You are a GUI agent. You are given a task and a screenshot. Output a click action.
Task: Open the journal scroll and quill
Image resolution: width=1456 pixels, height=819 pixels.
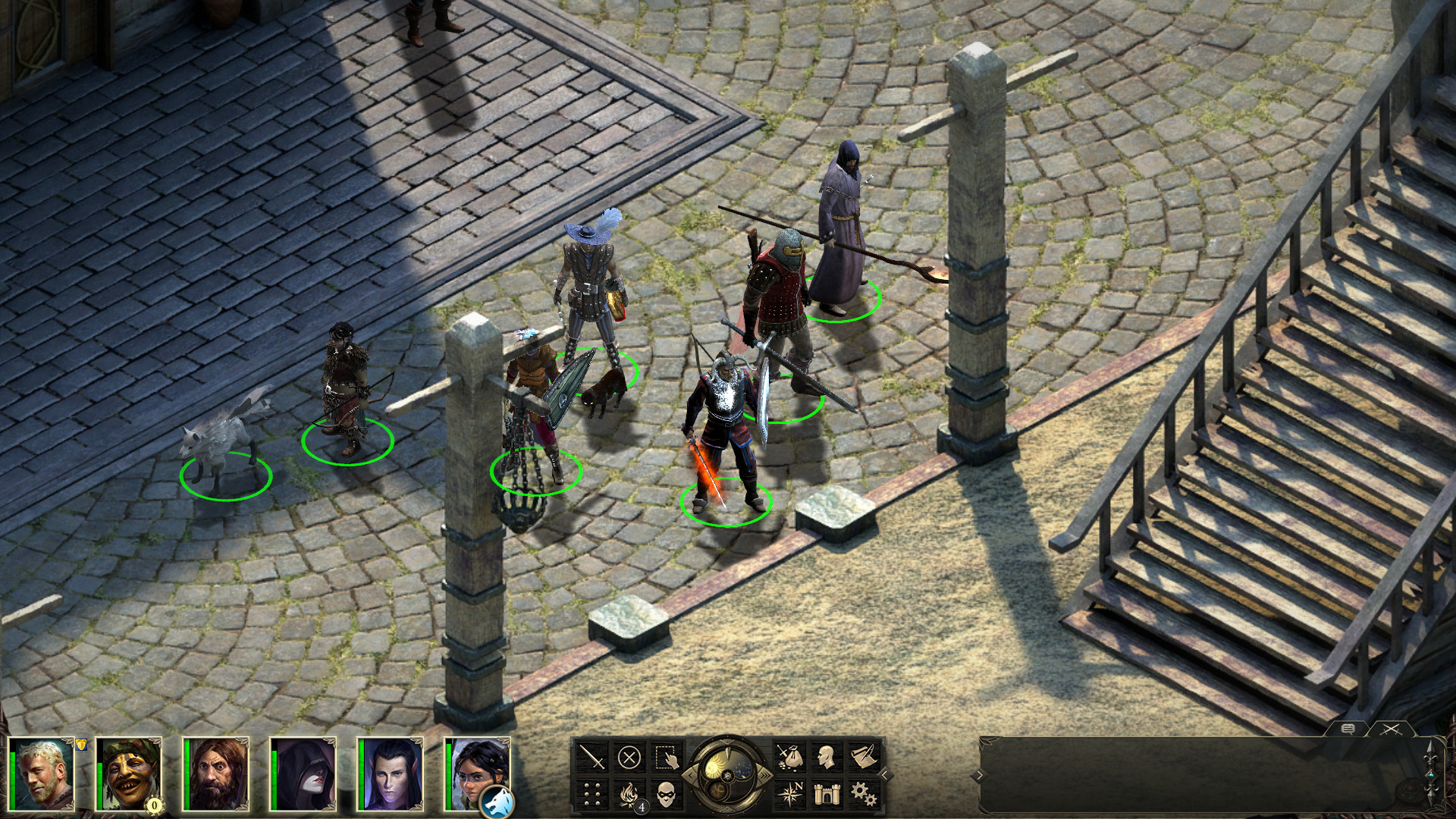[x=863, y=757]
